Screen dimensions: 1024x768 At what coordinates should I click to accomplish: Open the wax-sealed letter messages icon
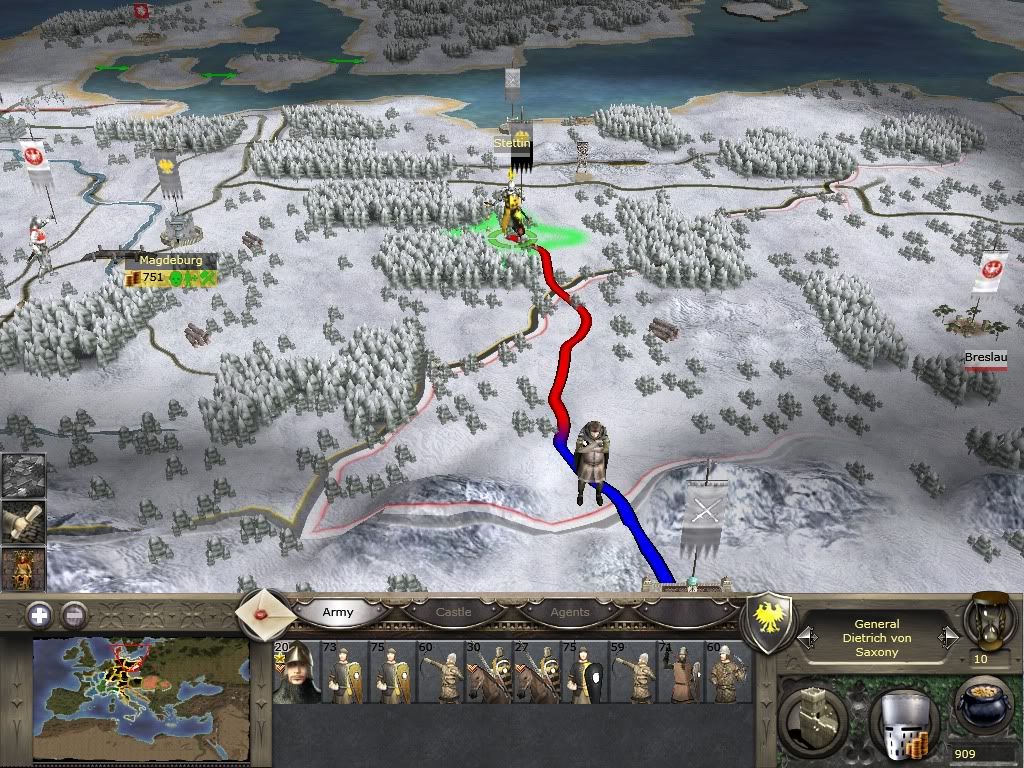(266, 611)
